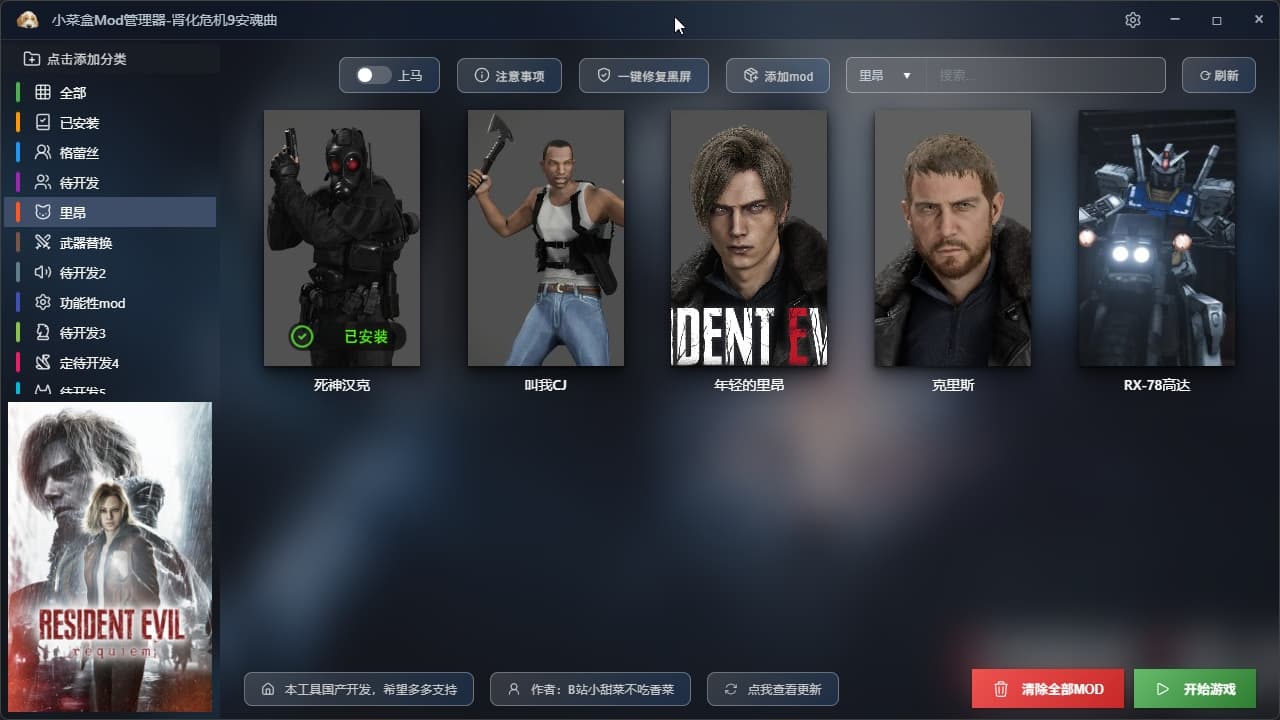Click the 一键修复黑屏 button
This screenshot has height=720, width=1280.
click(x=643, y=76)
